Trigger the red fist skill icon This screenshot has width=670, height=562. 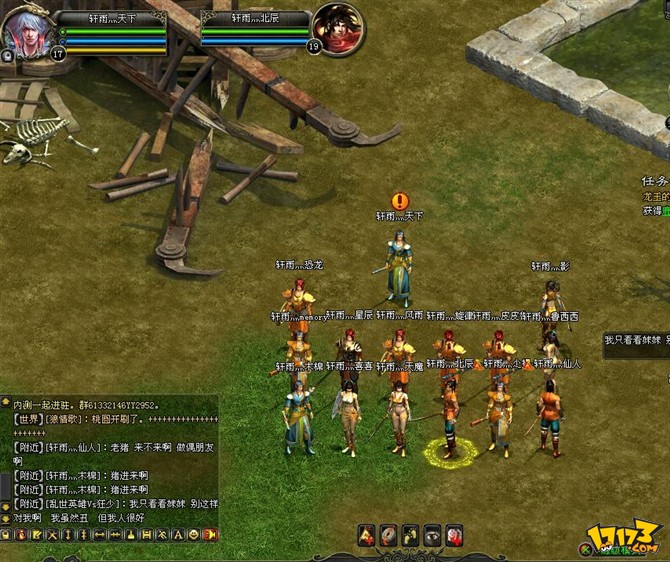coord(454,535)
